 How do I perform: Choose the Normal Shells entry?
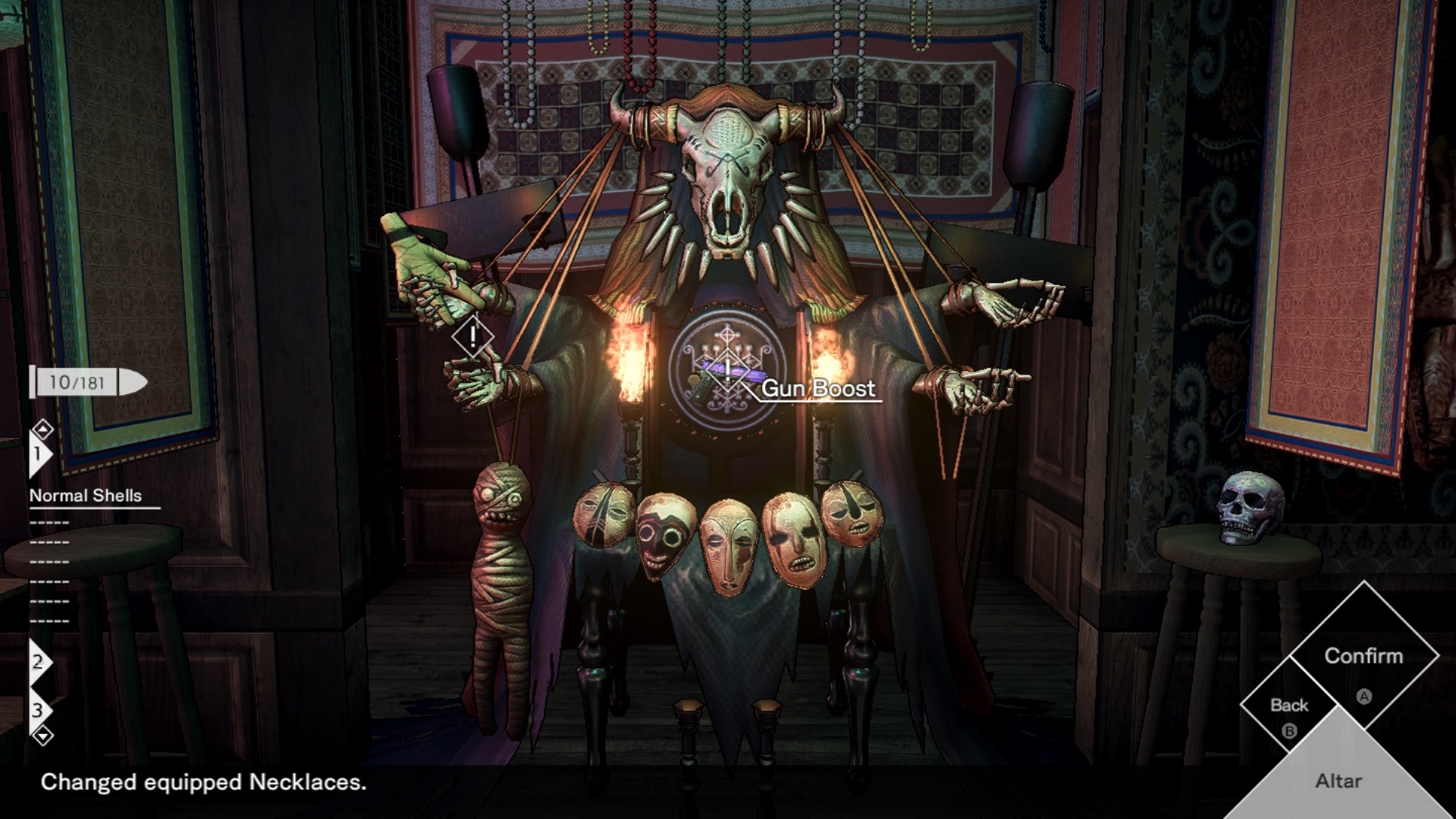click(86, 496)
